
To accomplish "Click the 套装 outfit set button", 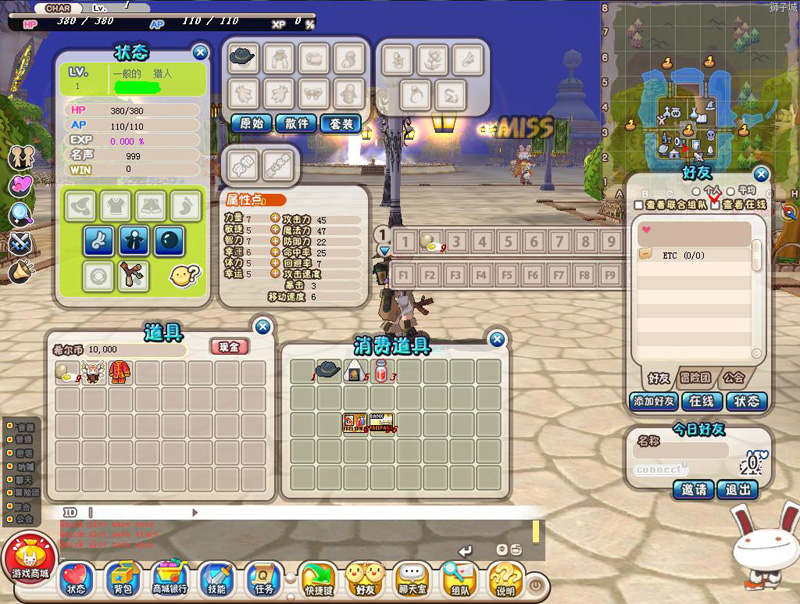I will [x=339, y=124].
